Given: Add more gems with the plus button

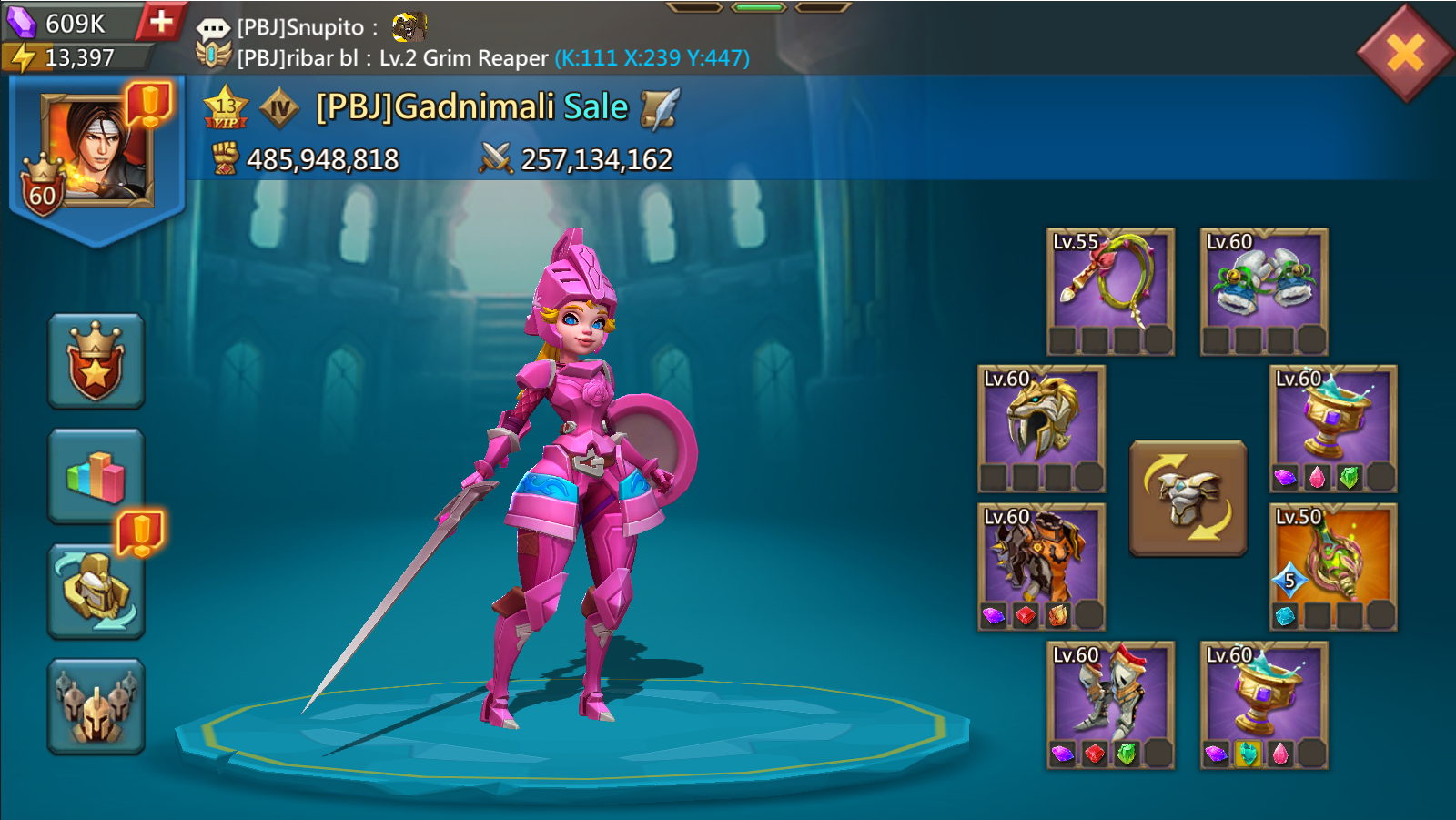Looking at the screenshot, I should click(161, 22).
